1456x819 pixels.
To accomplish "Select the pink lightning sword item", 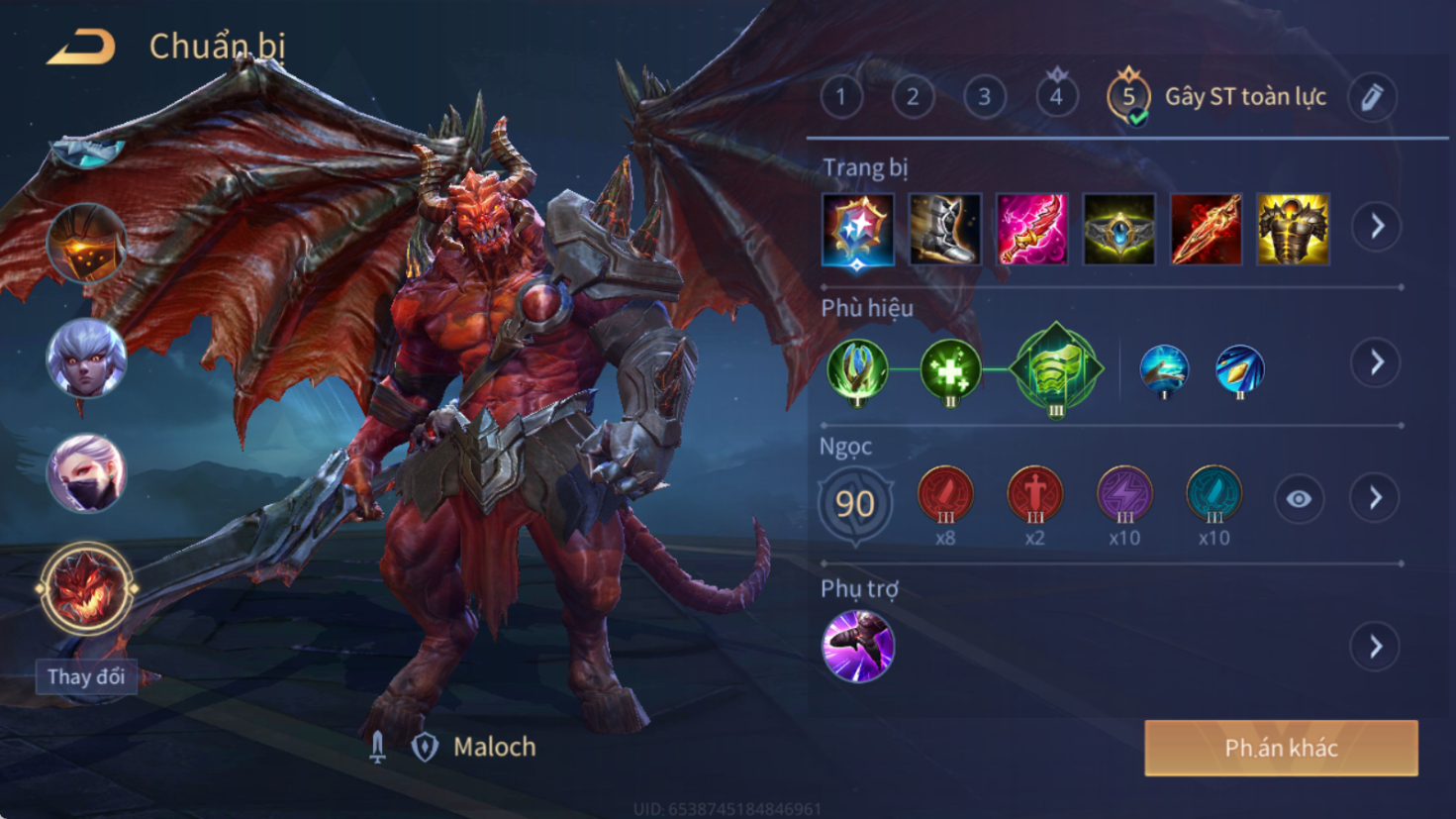I will pyautogui.click(x=1031, y=230).
